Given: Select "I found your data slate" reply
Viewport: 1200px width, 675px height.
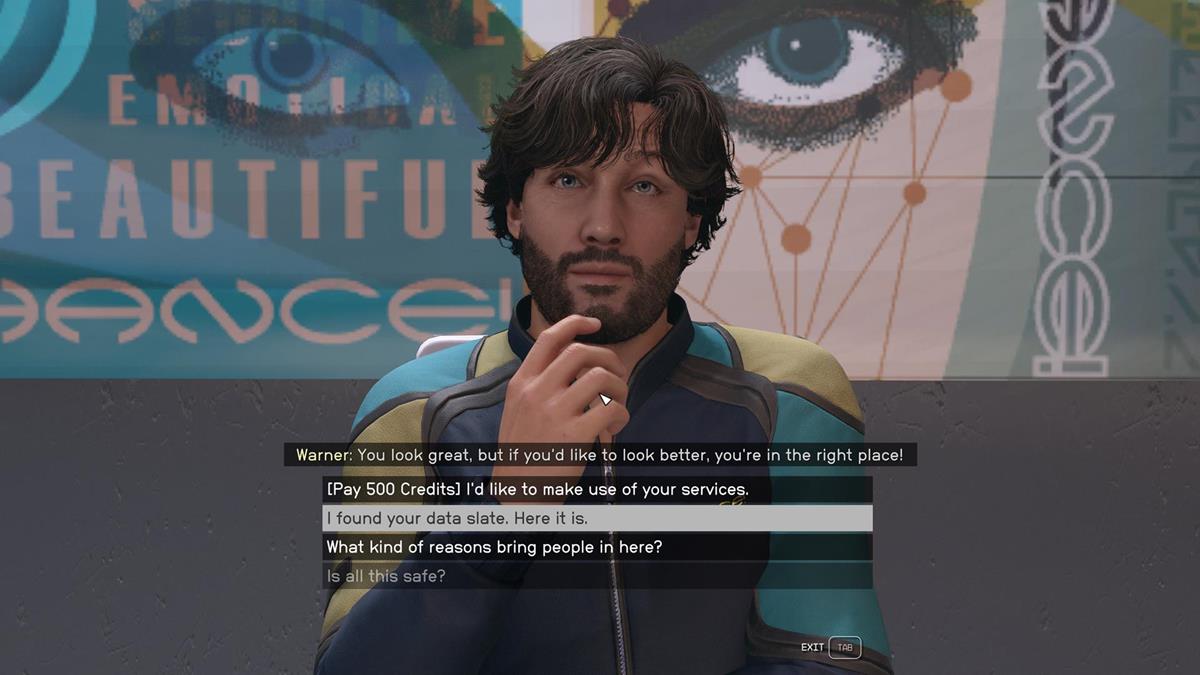Looking at the screenshot, I should [x=457, y=519].
